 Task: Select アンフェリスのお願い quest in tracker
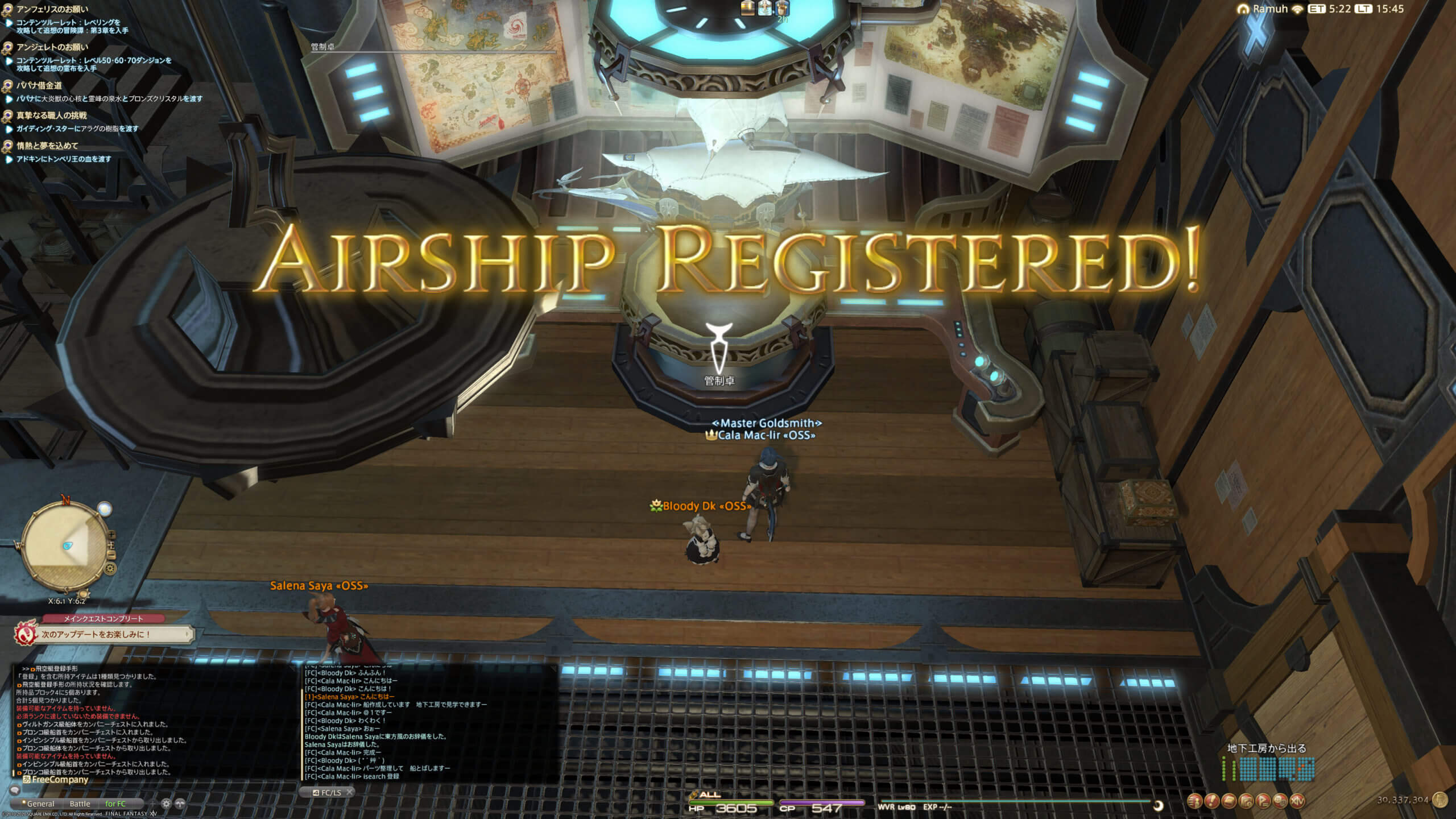pos(52,9)
